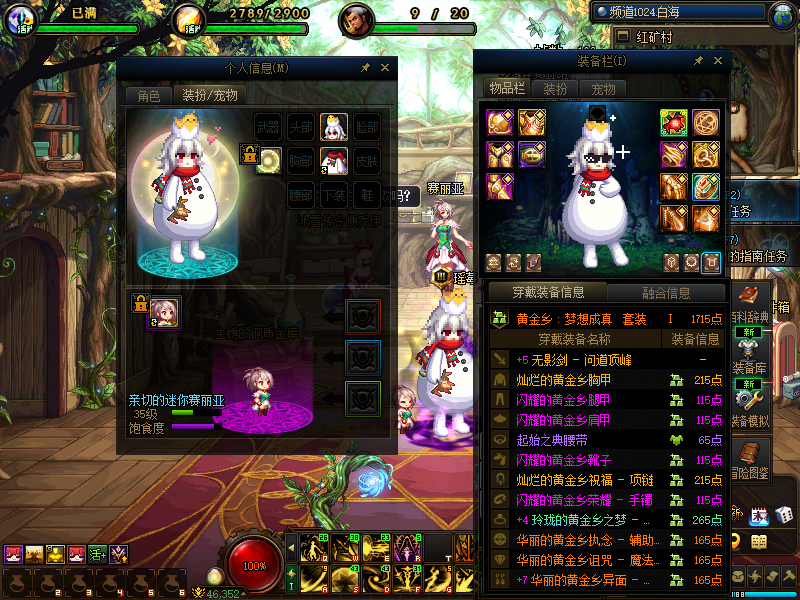Click the white dice icon

[x=785, y=514]
